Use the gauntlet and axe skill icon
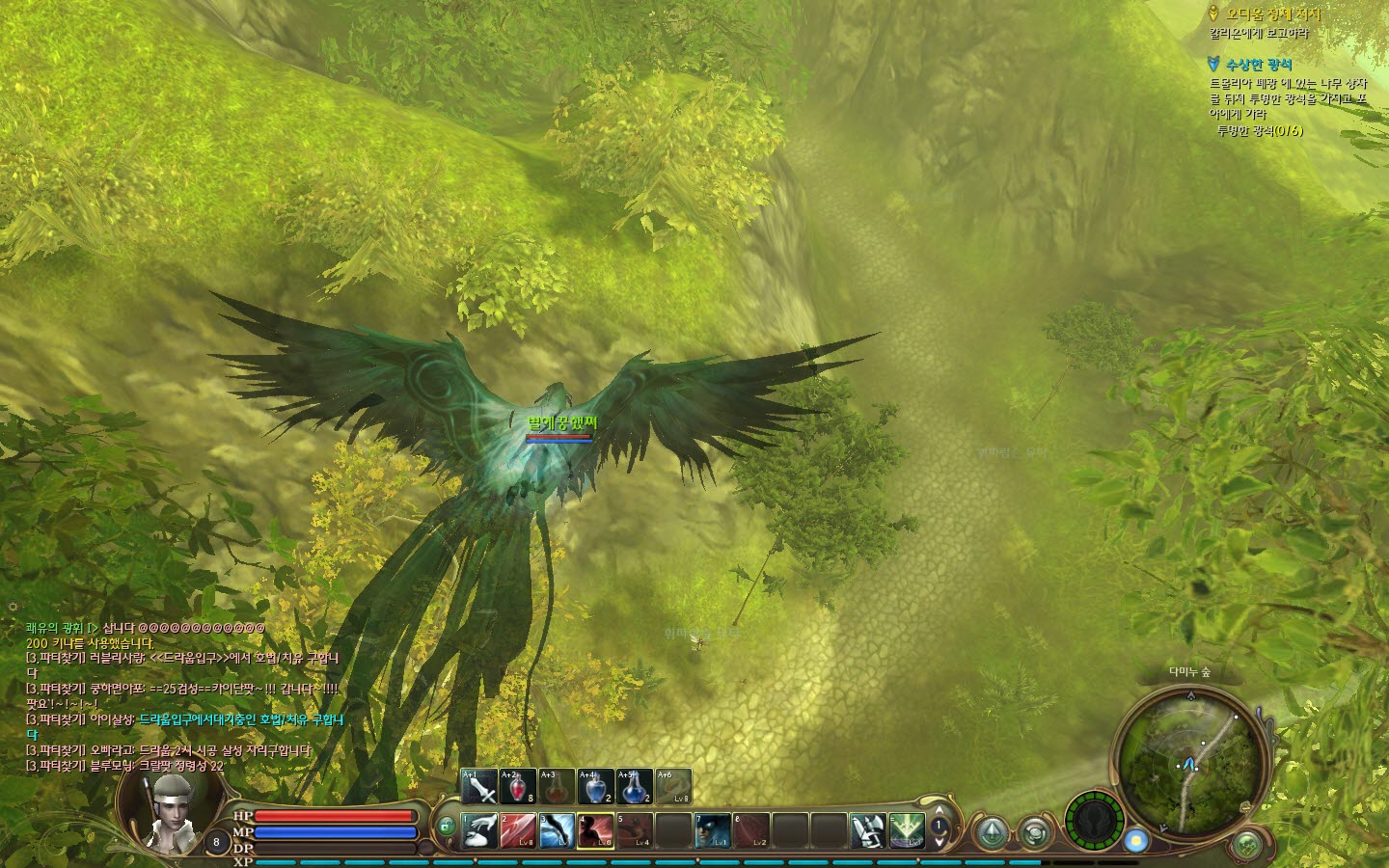Image resolution: width=1389 pixels, height=868 pixels. [867, 830]
